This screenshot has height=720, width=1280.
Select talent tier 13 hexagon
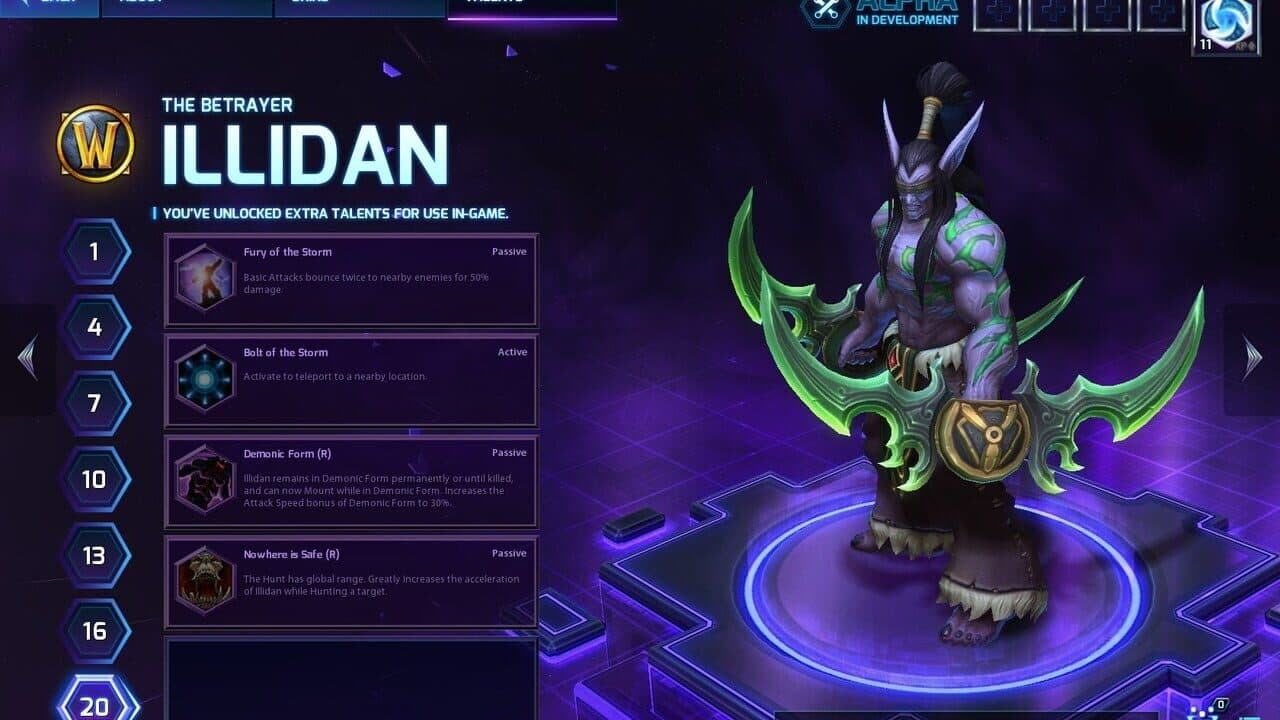(94, 555)
